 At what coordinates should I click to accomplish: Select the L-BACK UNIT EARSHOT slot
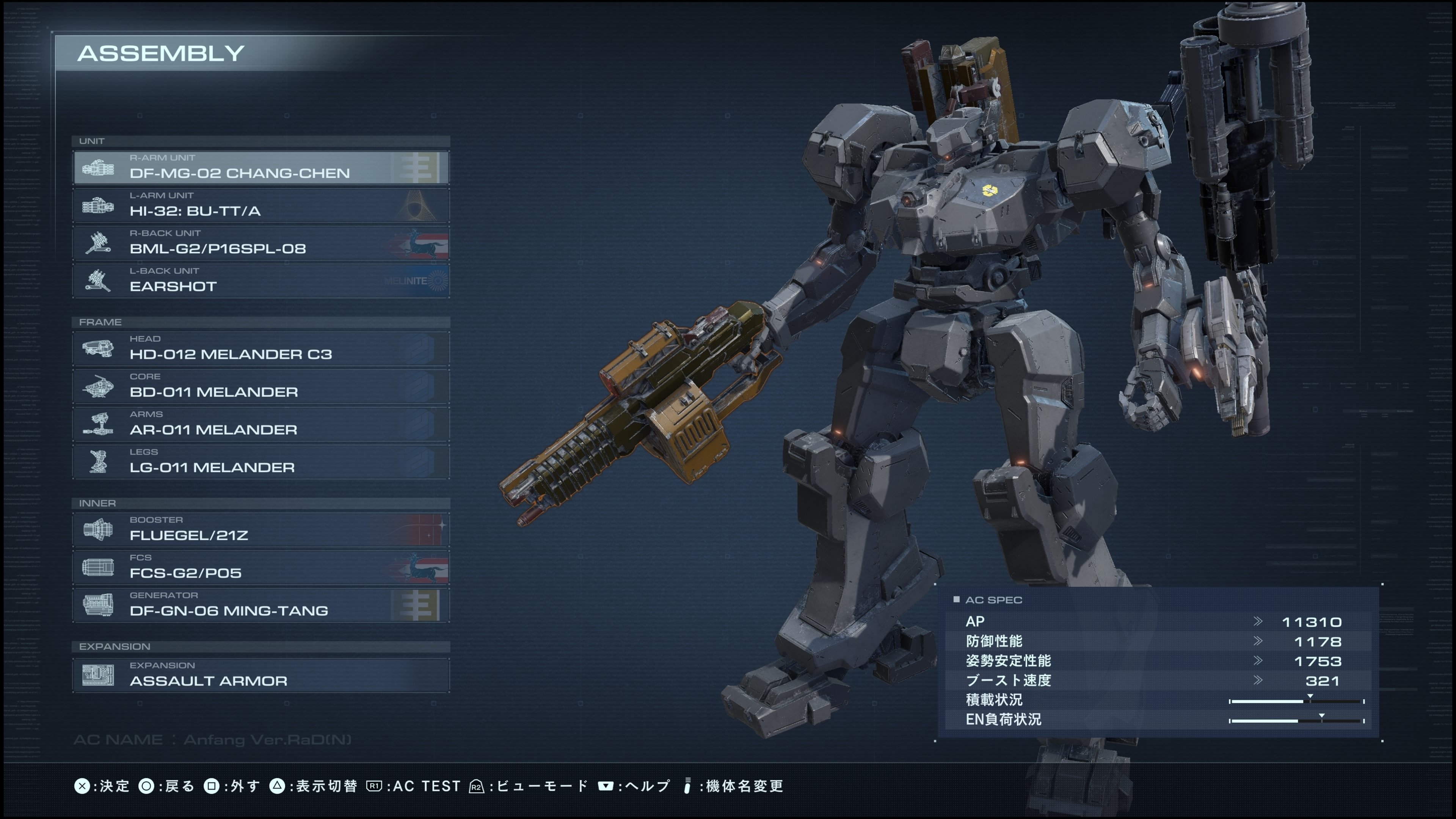coord(260,281)
